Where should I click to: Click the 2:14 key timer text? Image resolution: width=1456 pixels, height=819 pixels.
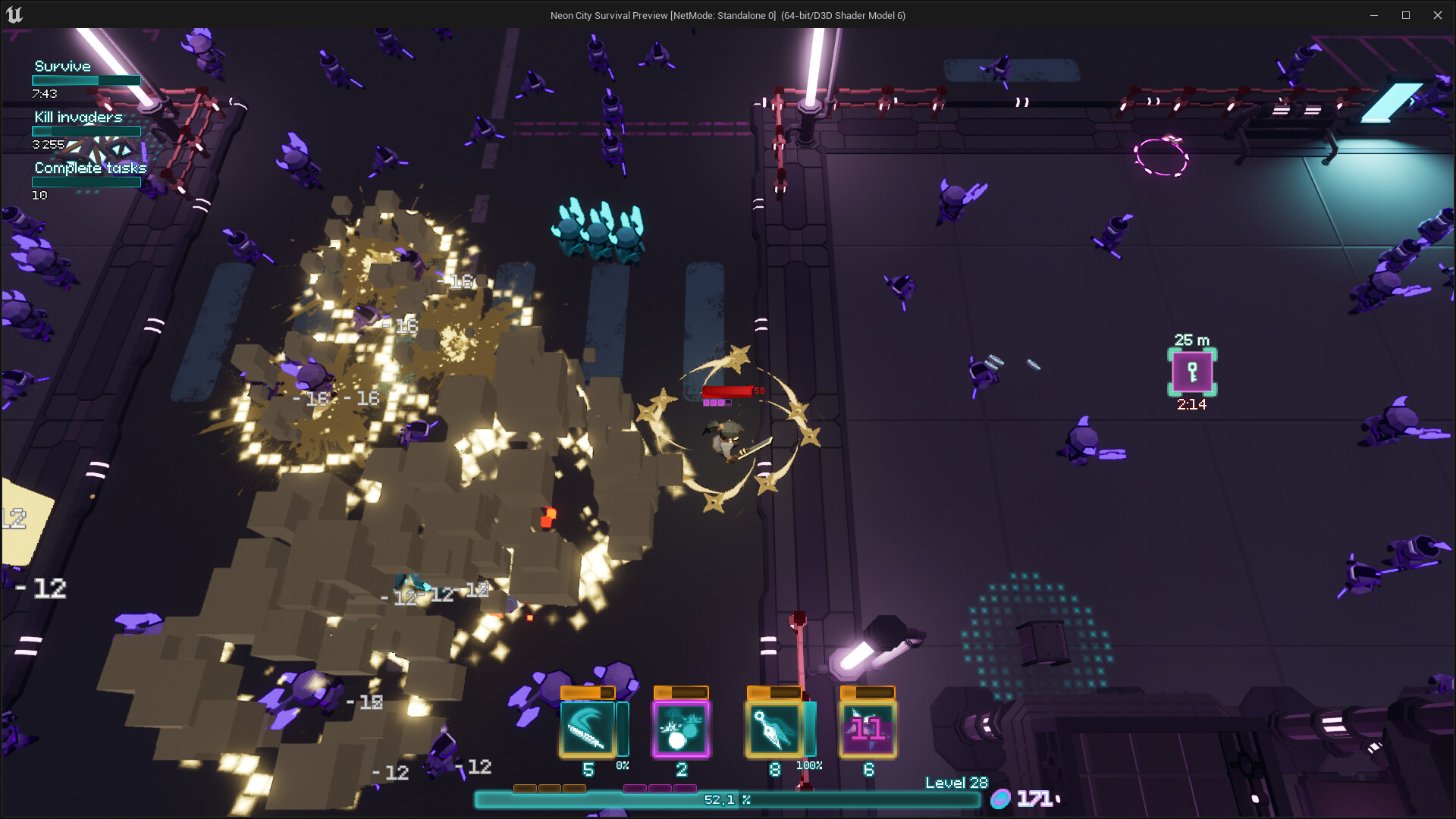[x=1192, y=406]
